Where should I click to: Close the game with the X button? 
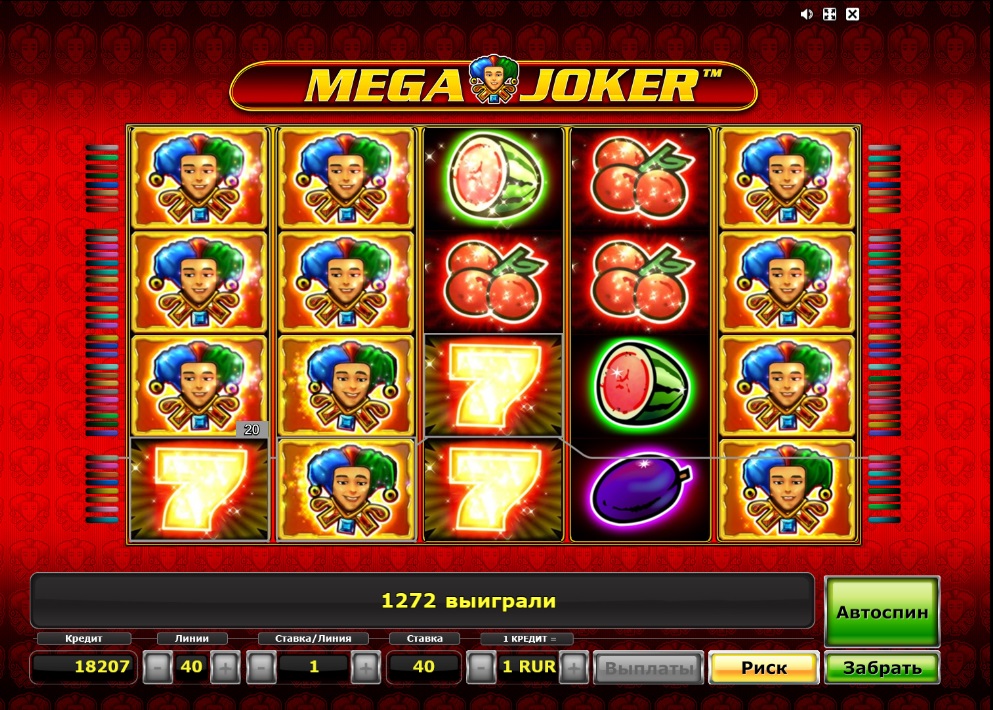852,14
